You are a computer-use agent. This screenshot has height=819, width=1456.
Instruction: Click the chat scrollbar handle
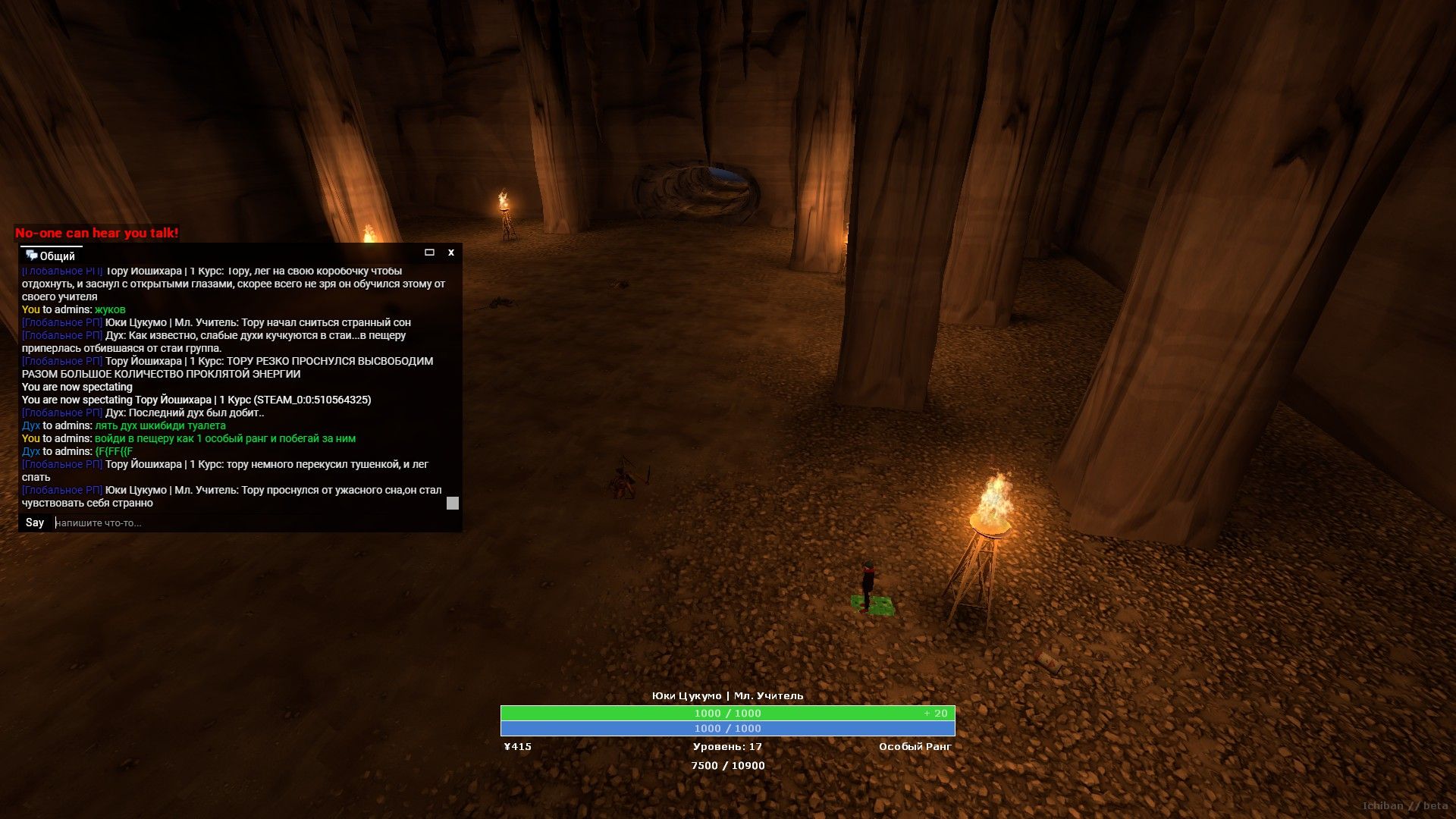tap(453, 503)
